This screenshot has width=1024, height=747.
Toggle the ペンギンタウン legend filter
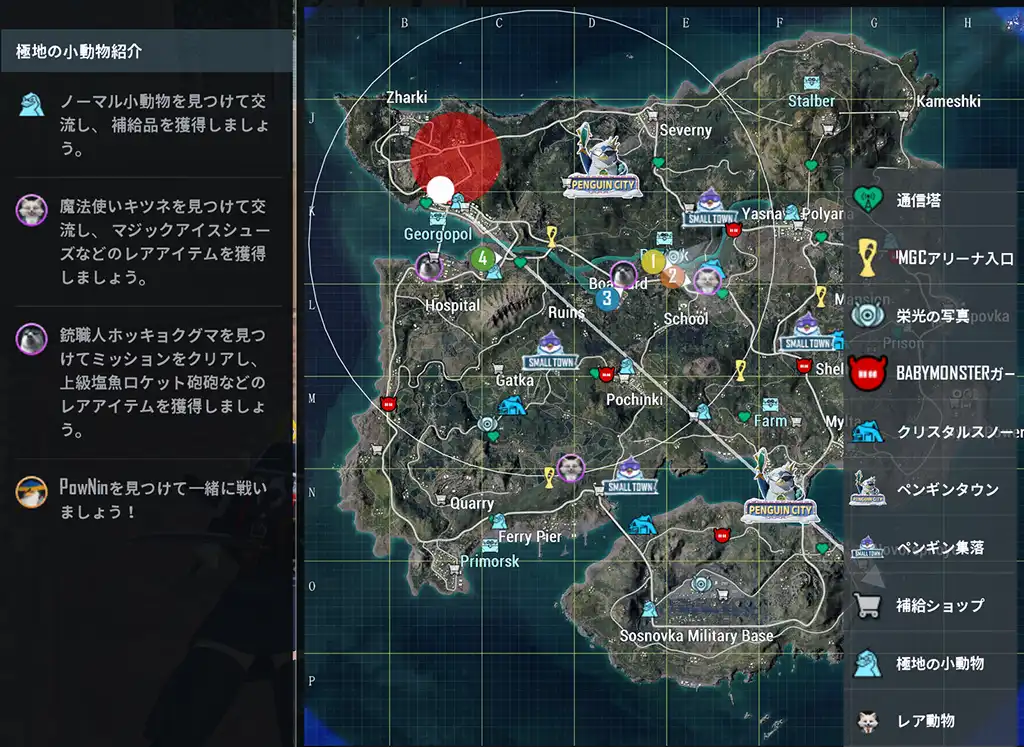pyautogui.click(x=930, y=489)
